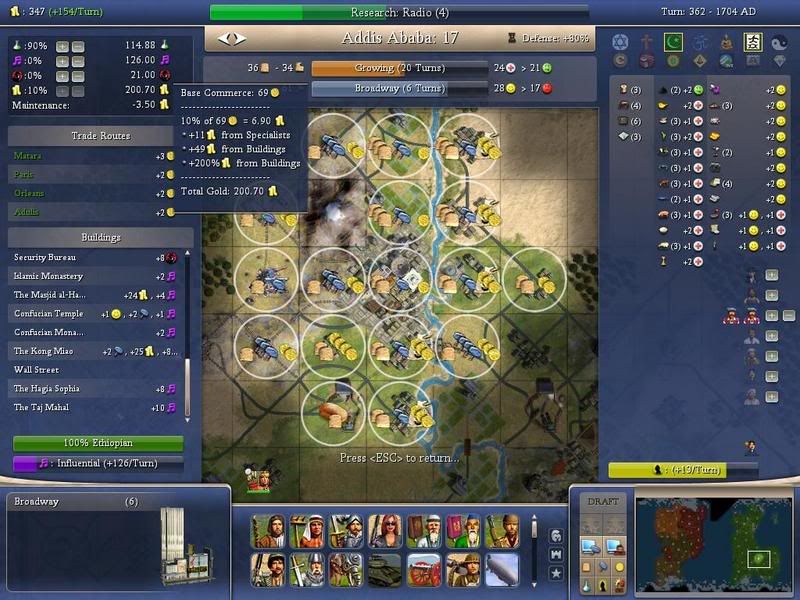
Task: Select the Star of David religion icon
Action: 619,42
